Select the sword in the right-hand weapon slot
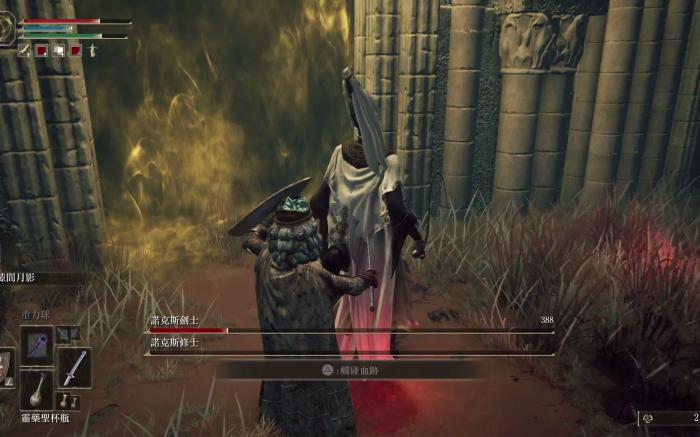This screenshot has height=437, width=700. point(74,368)
